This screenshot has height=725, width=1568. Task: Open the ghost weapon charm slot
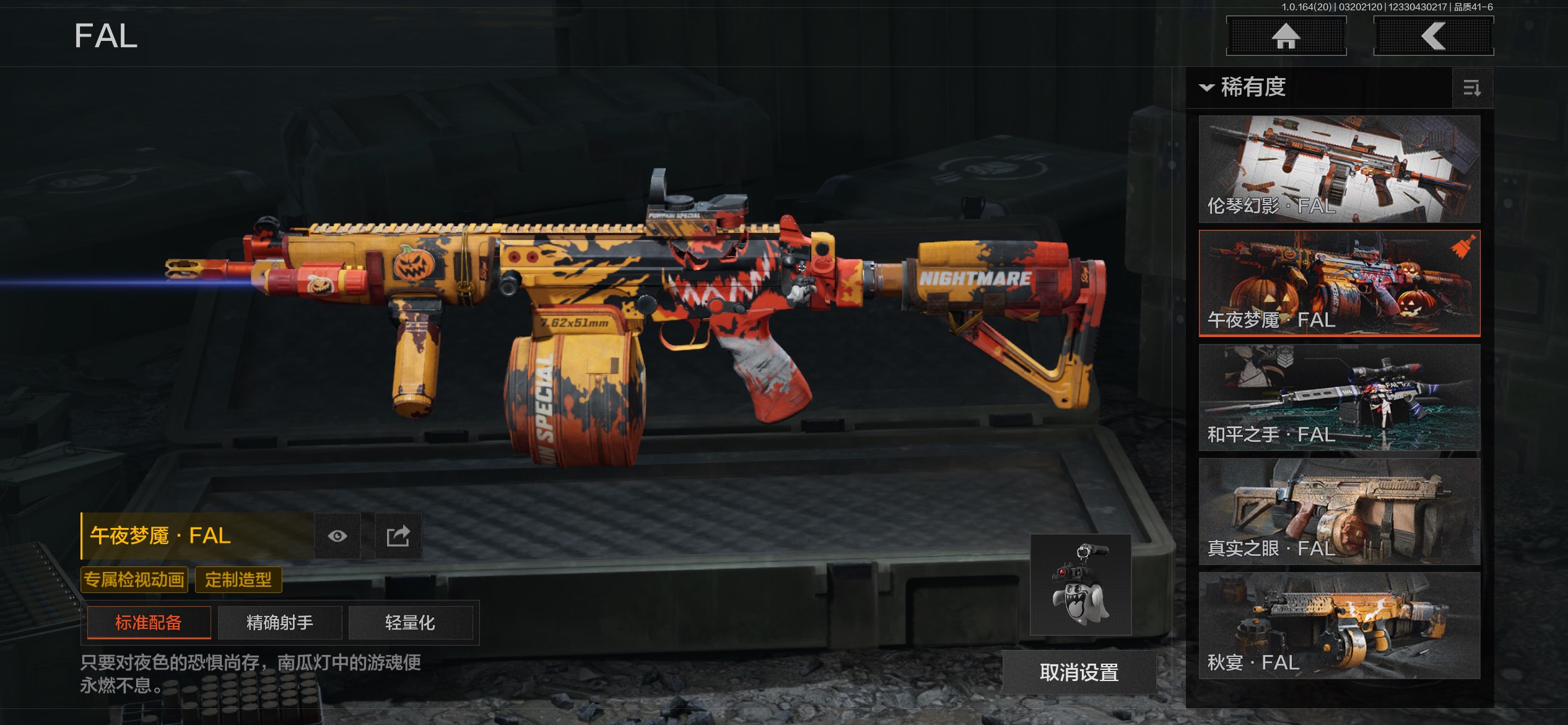coord(1081,585)
